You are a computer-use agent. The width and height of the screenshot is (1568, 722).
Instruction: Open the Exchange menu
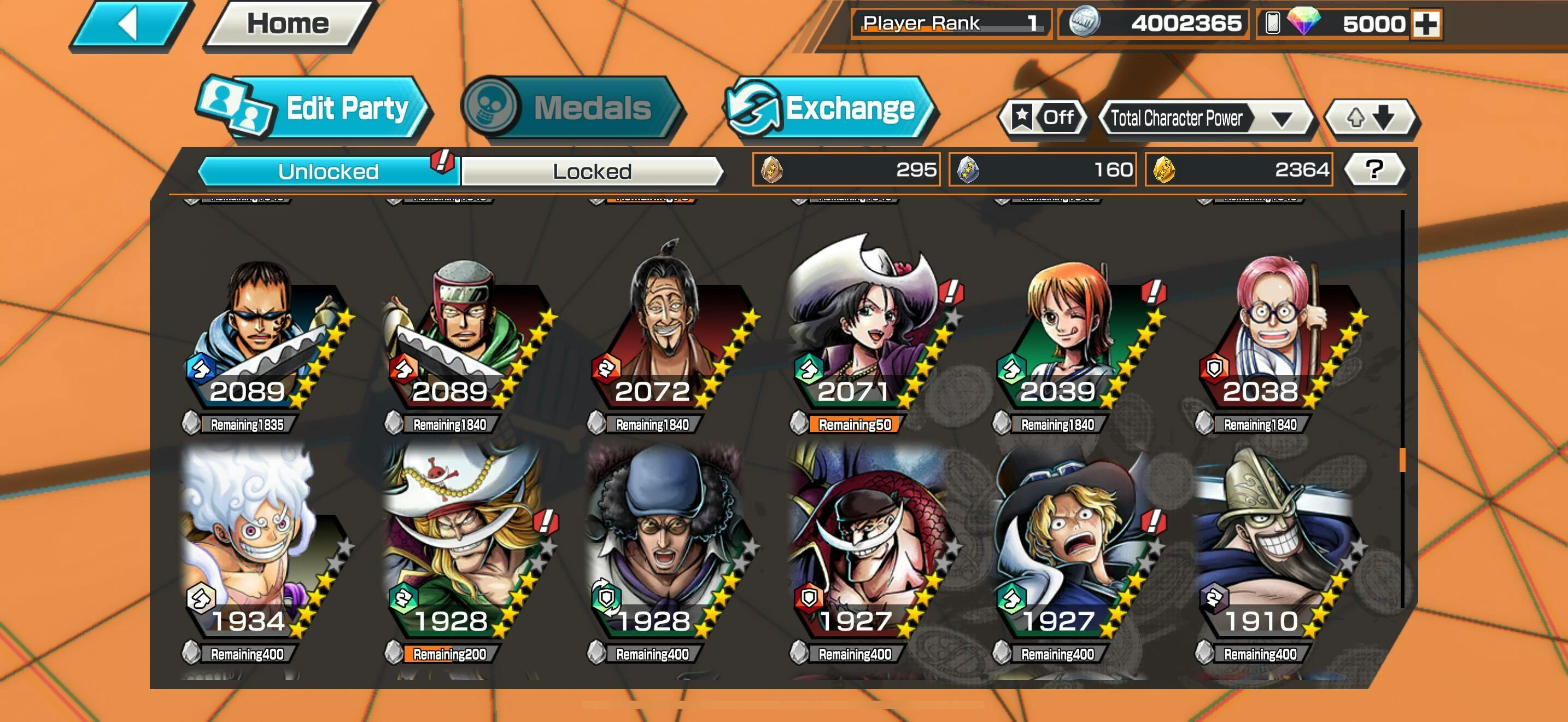[x=830, y=109]
